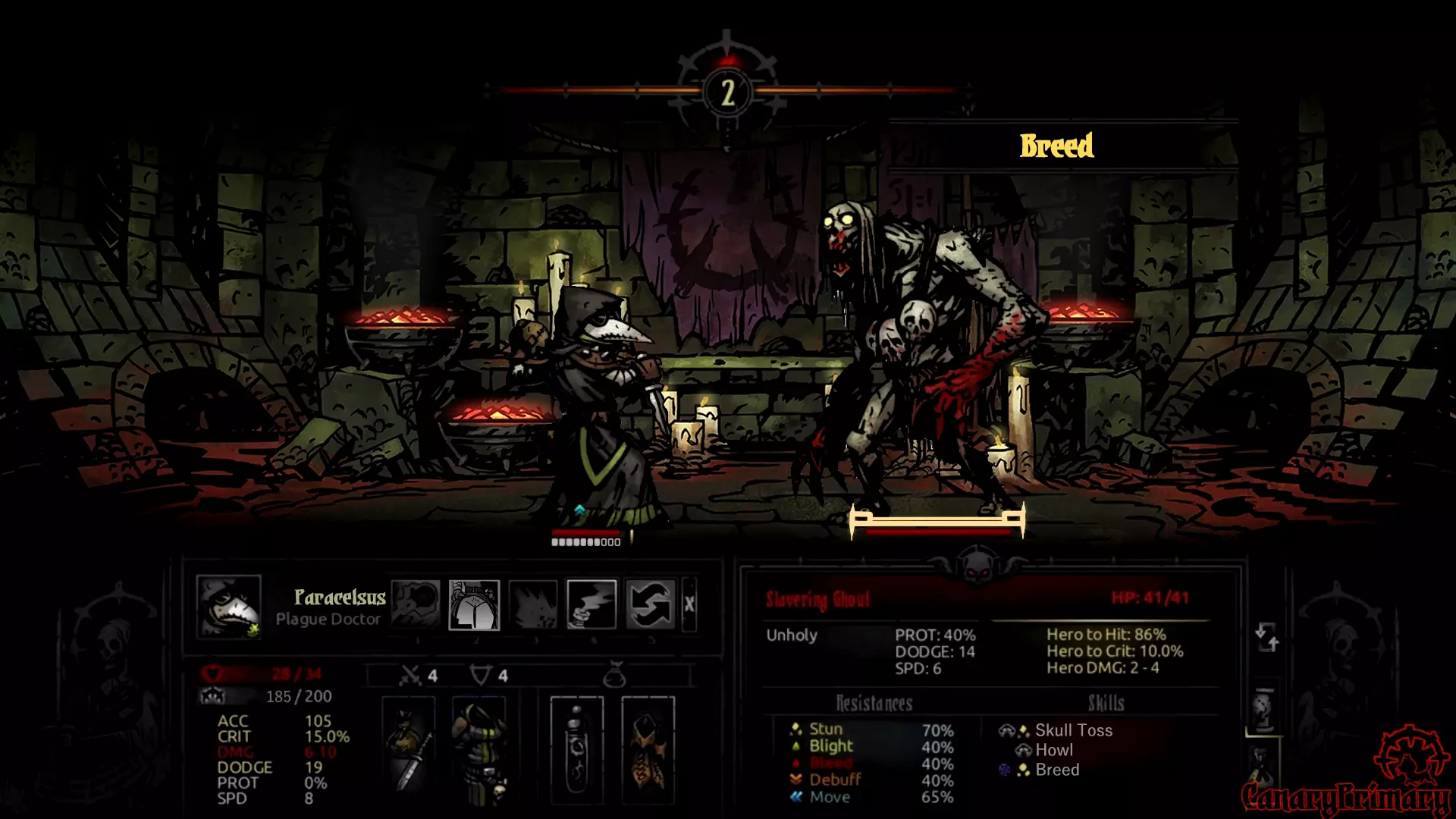Use the smoking hand combat skill
This screenshot has height=819, width=1456.
[591, 604]
